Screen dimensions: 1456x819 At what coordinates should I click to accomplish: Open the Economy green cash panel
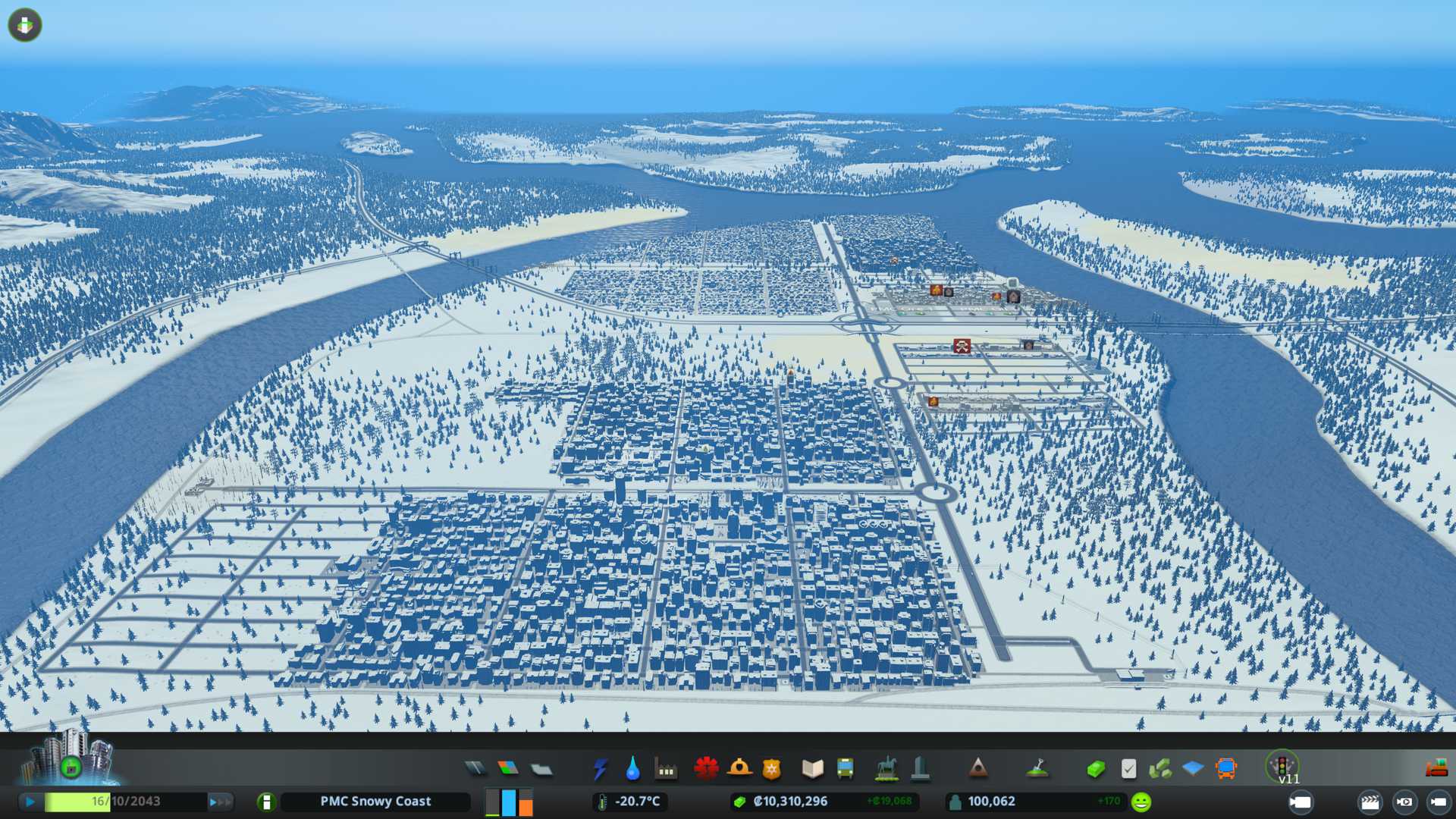tap(1095, 769)
